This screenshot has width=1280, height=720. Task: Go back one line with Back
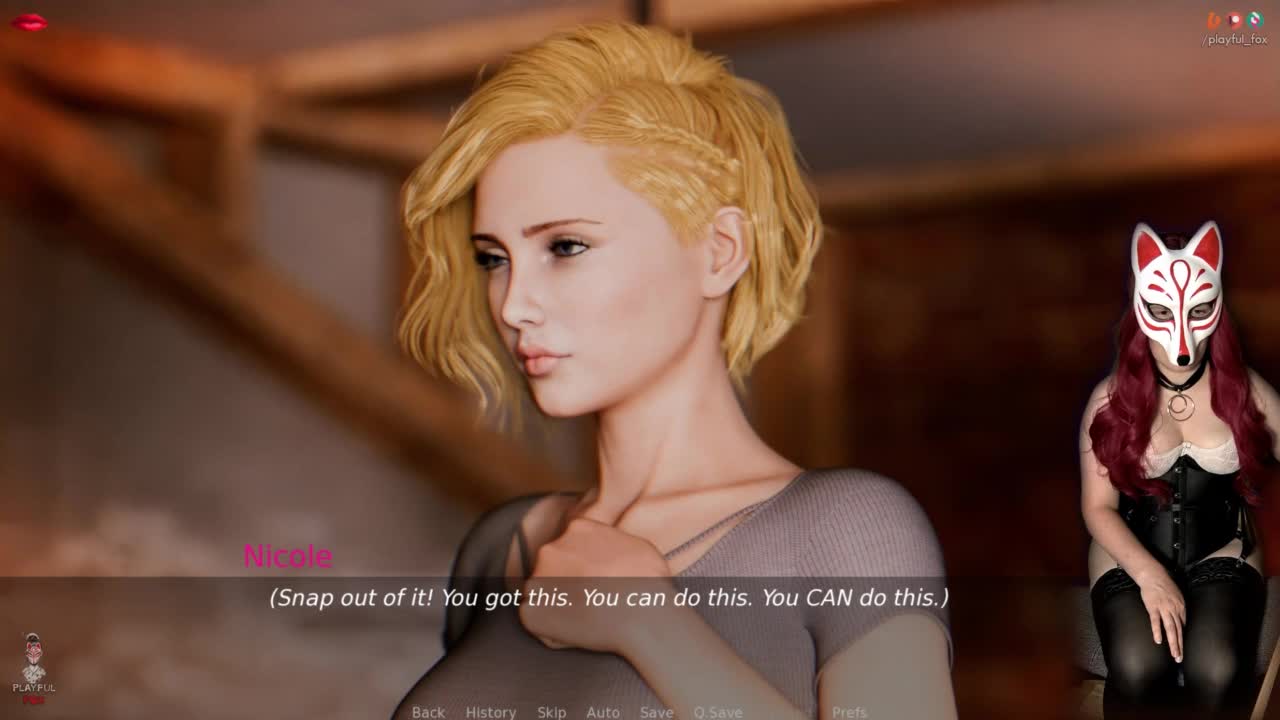[x=428, y=712]
